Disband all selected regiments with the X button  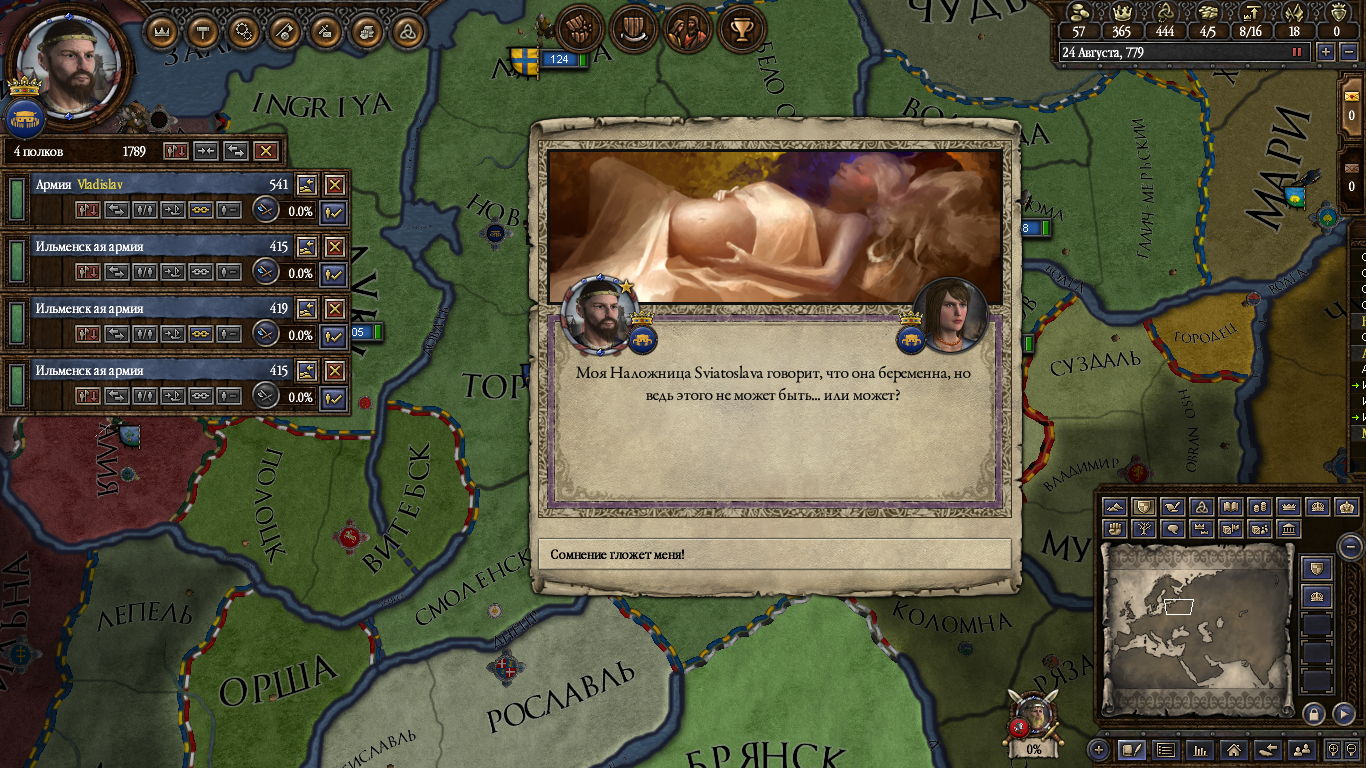click(265, 151)
